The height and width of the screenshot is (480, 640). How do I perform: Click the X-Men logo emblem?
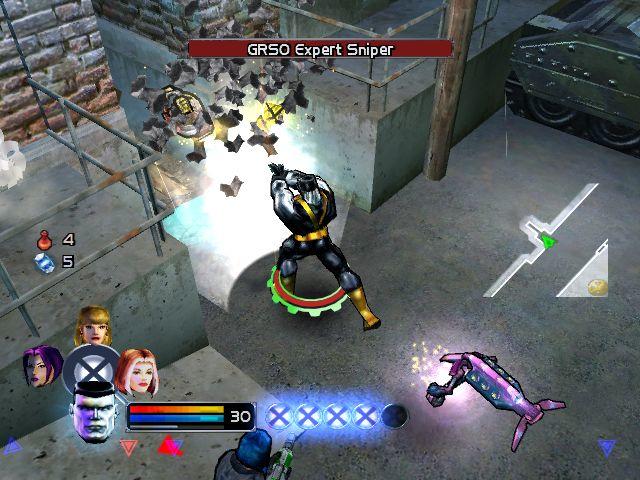[x=91, y=370]
